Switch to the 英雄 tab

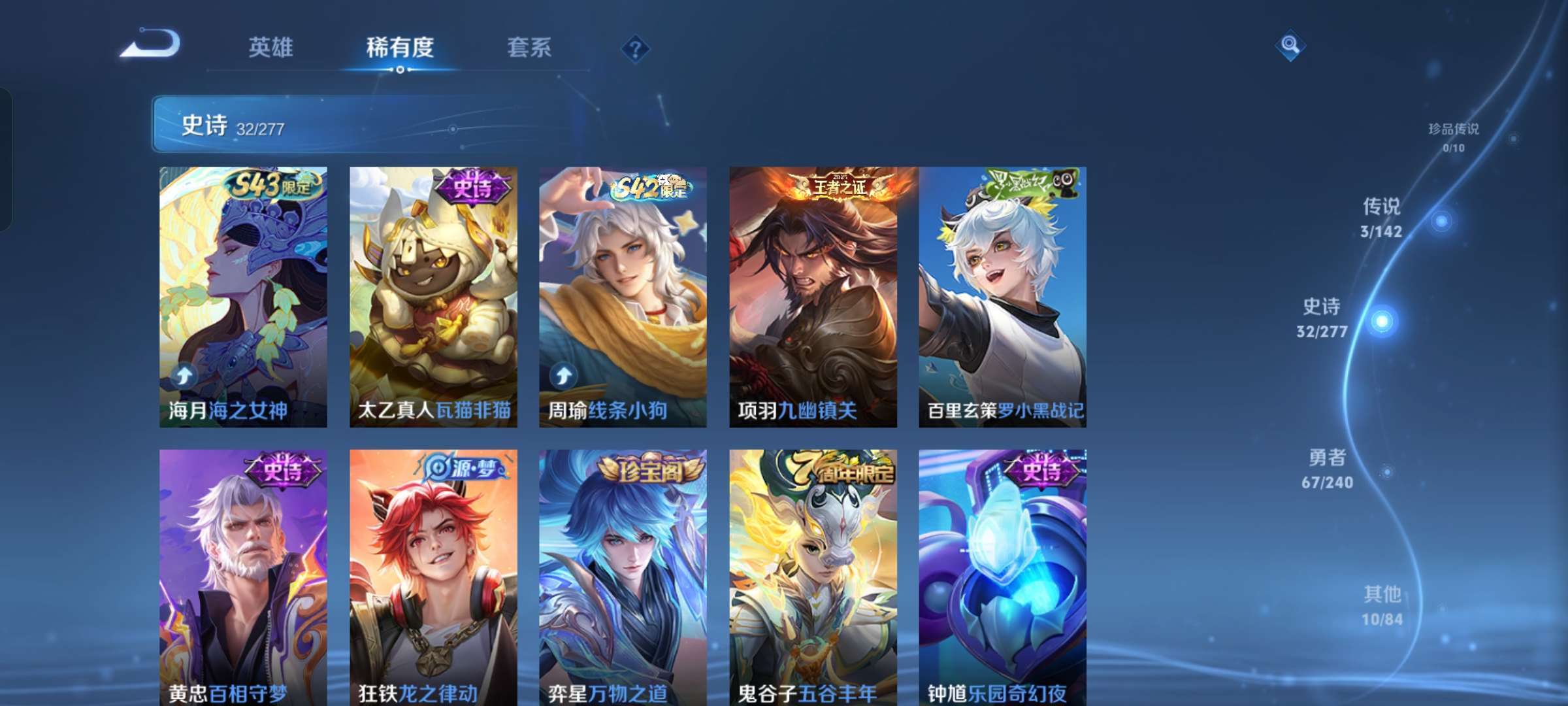pyautogui.click(x=270, y=48)
